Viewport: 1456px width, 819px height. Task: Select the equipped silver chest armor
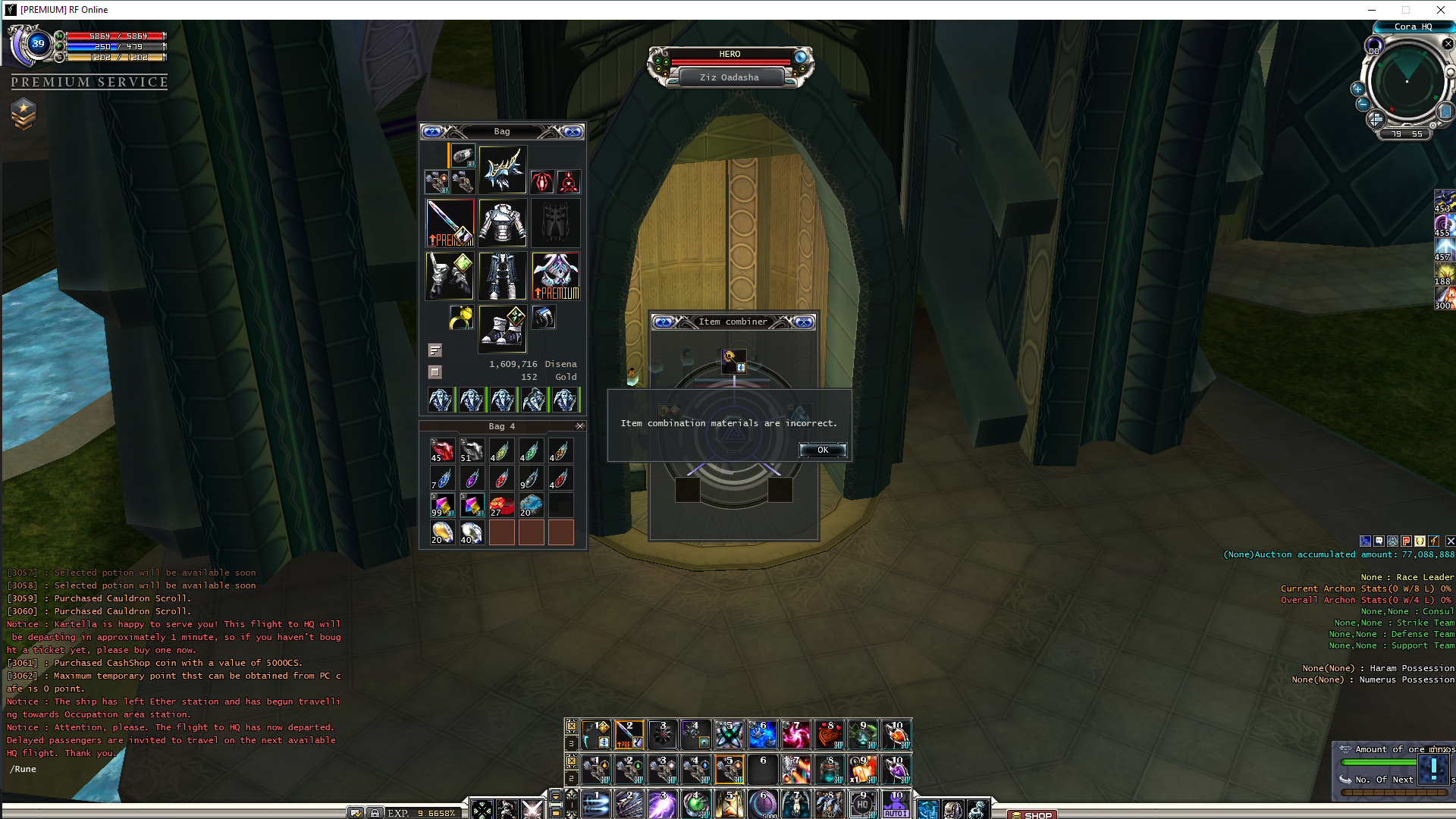click(x=502, y=223)
